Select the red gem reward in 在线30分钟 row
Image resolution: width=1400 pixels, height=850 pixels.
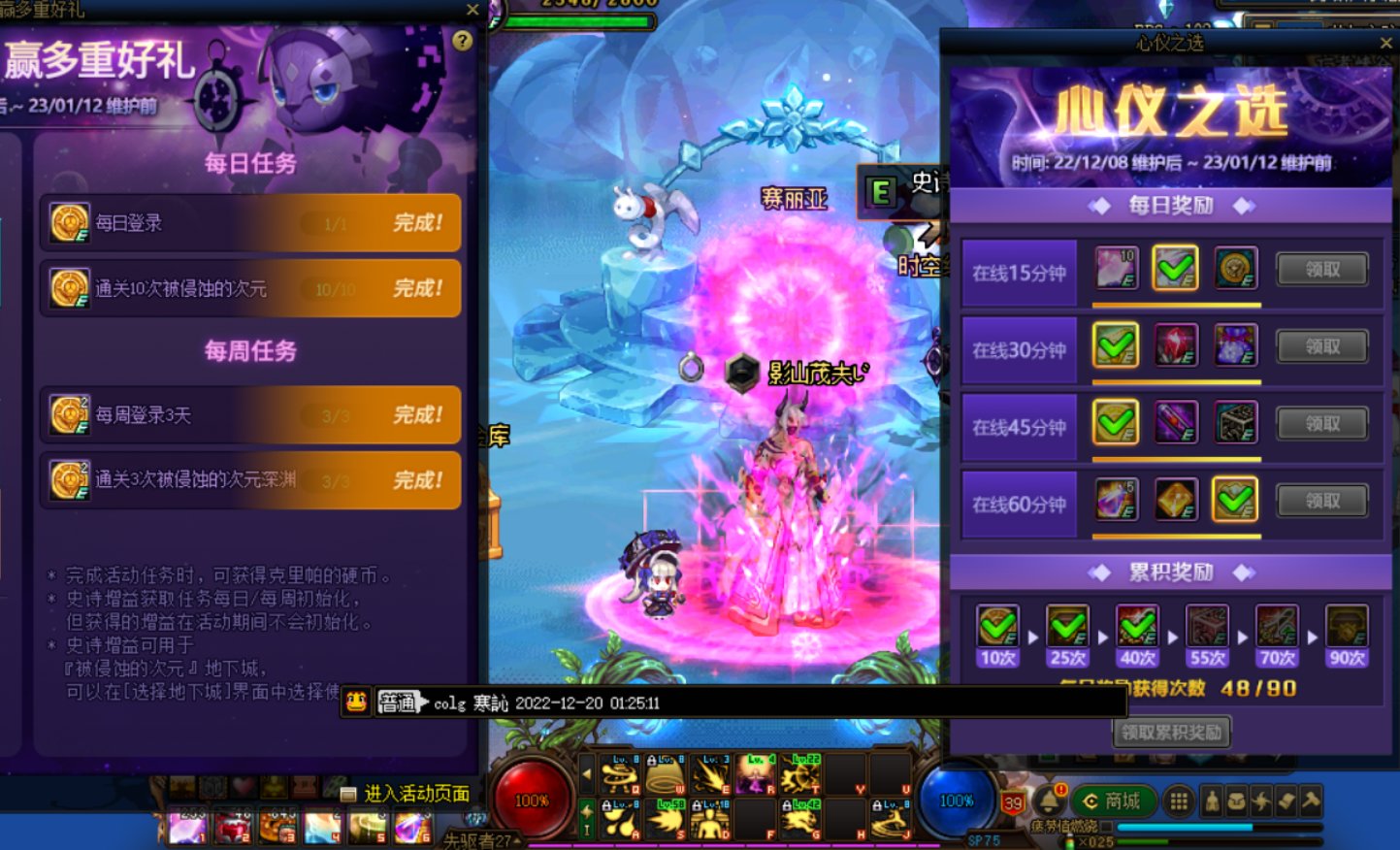1176,345
